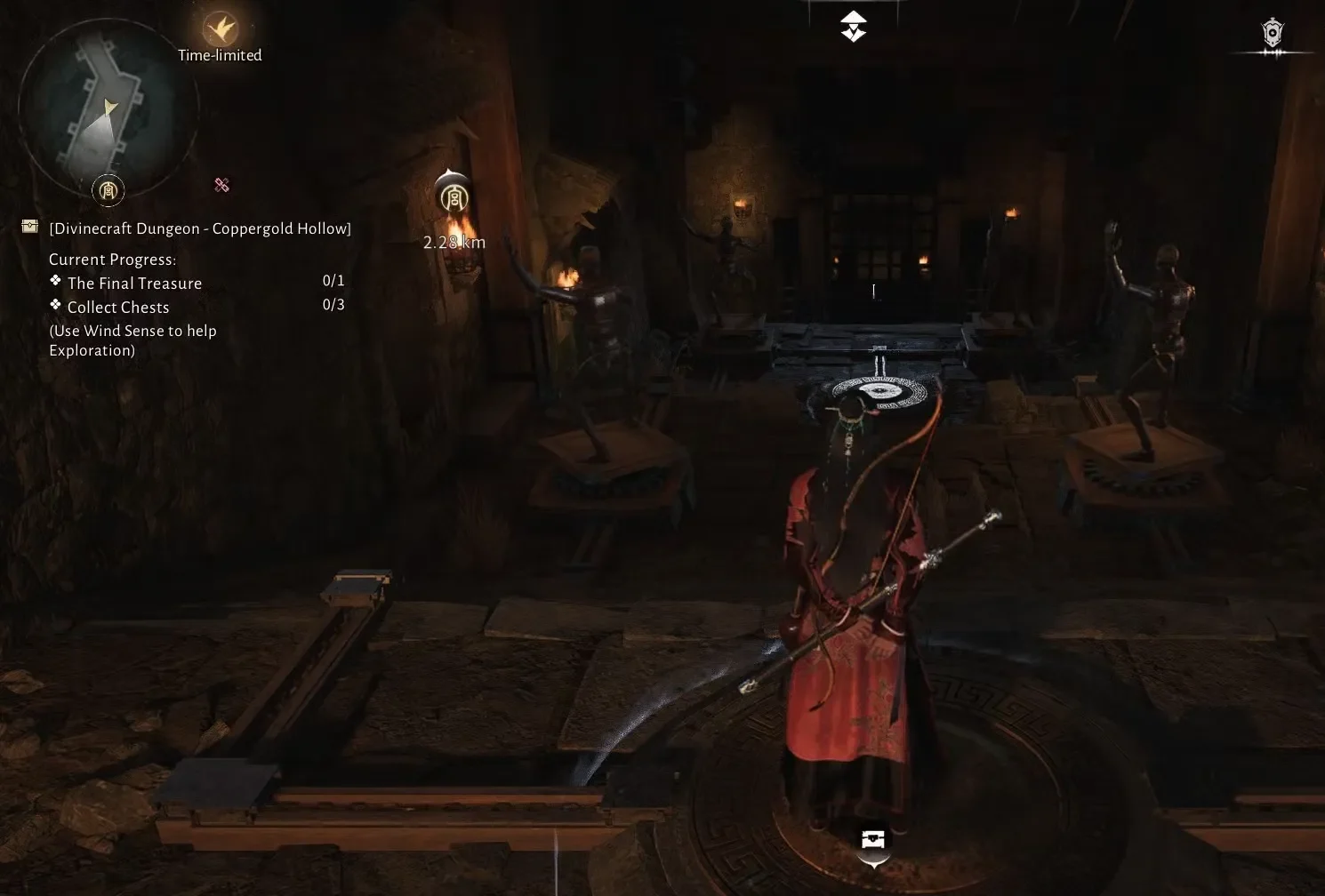The image size is (1325, 896).
Task: Click the chest icon at bottom center
Action: pos(873,839)
